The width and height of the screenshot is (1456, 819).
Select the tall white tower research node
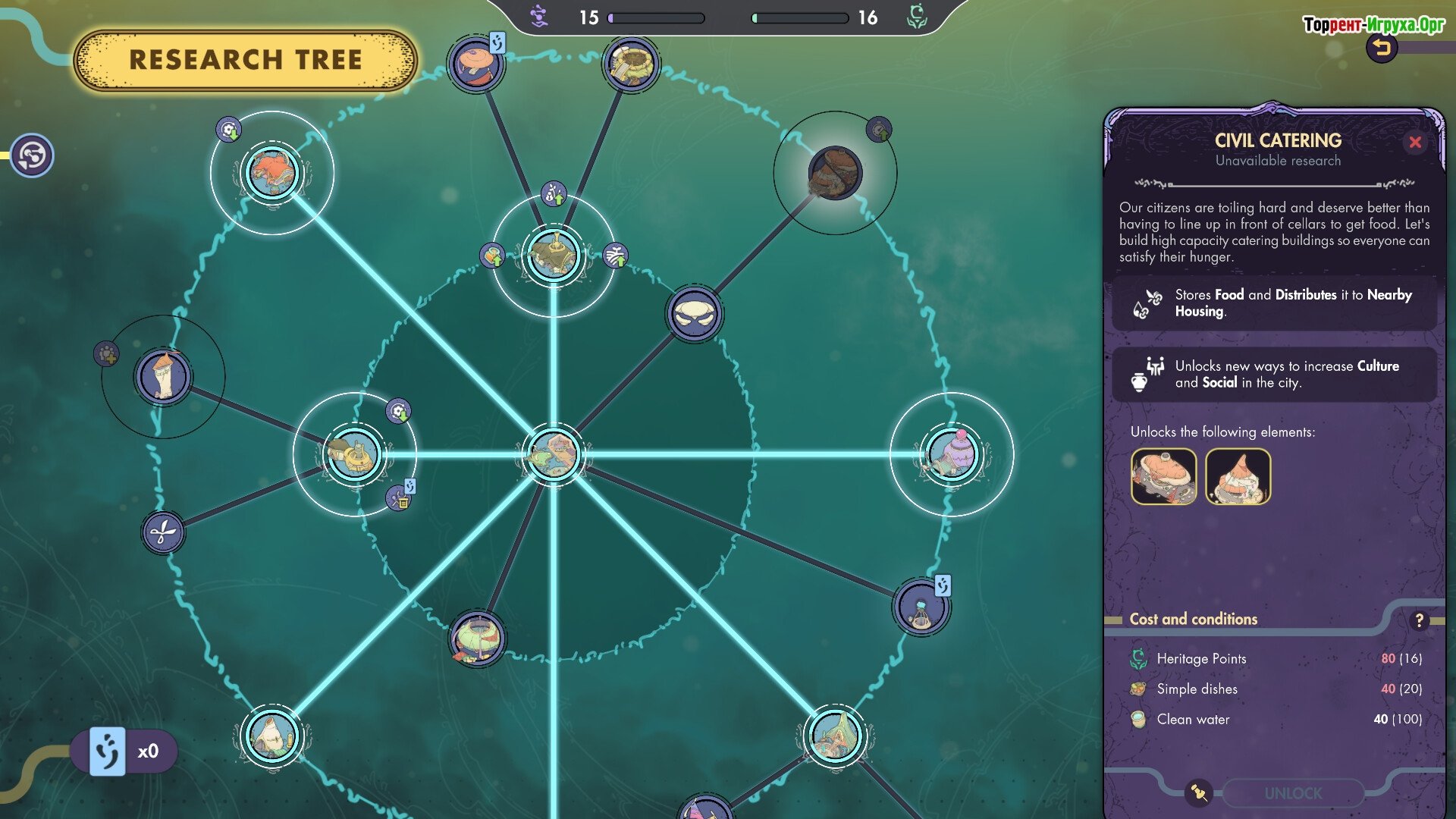163,376
